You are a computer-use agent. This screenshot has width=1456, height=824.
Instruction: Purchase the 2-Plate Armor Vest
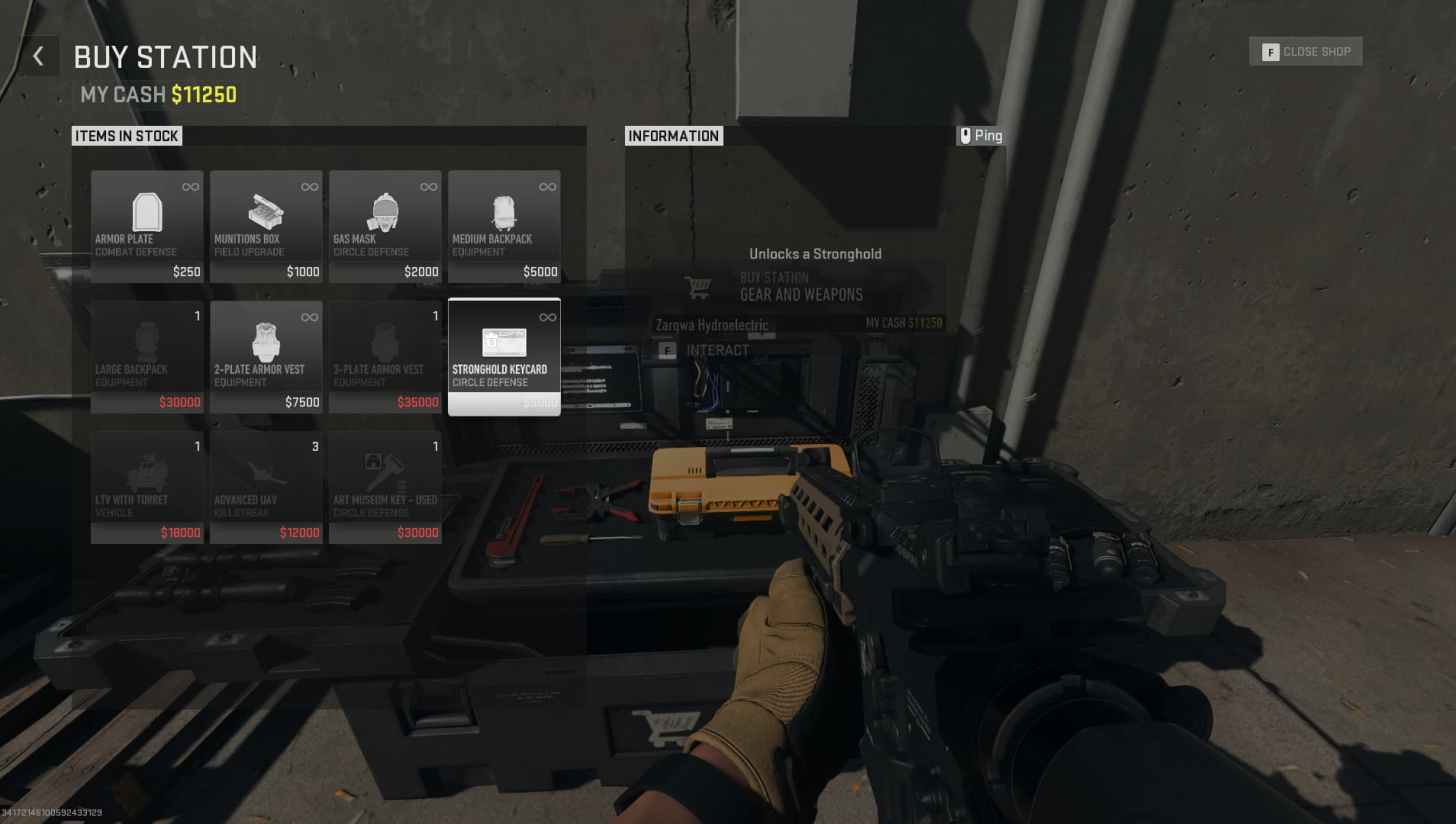point(266,357)
